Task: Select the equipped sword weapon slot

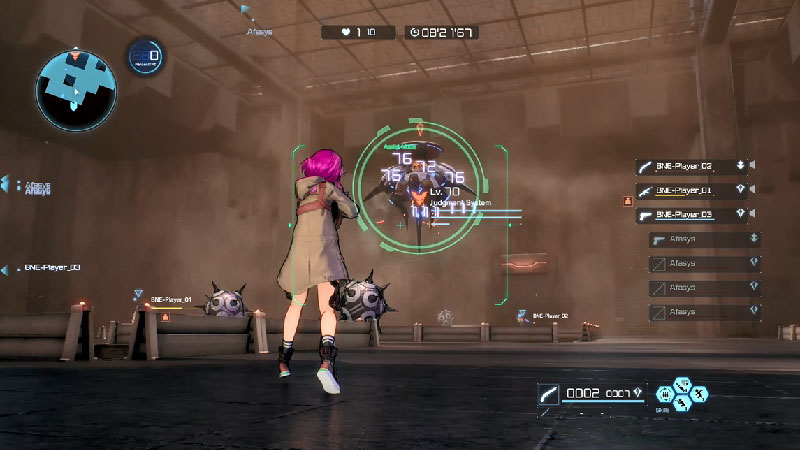Action: [x=549, y=394]
